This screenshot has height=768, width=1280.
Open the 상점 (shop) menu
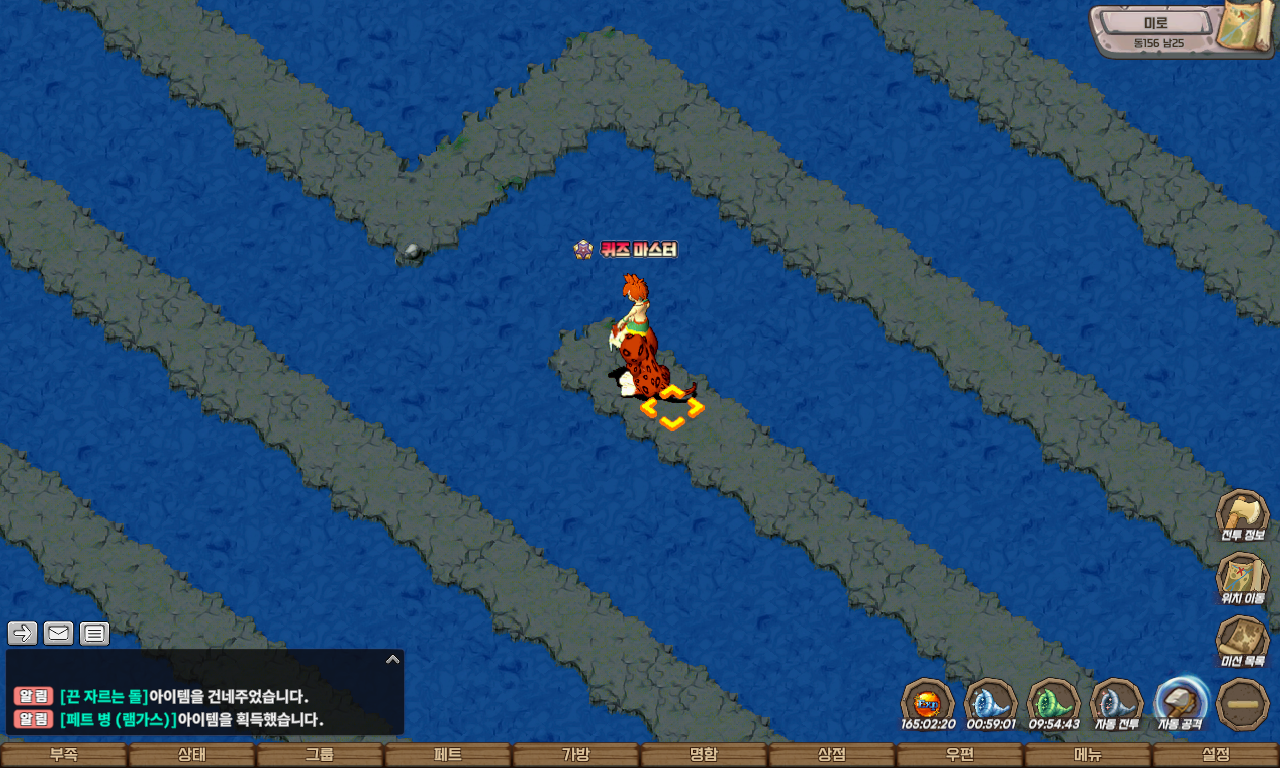832,755
